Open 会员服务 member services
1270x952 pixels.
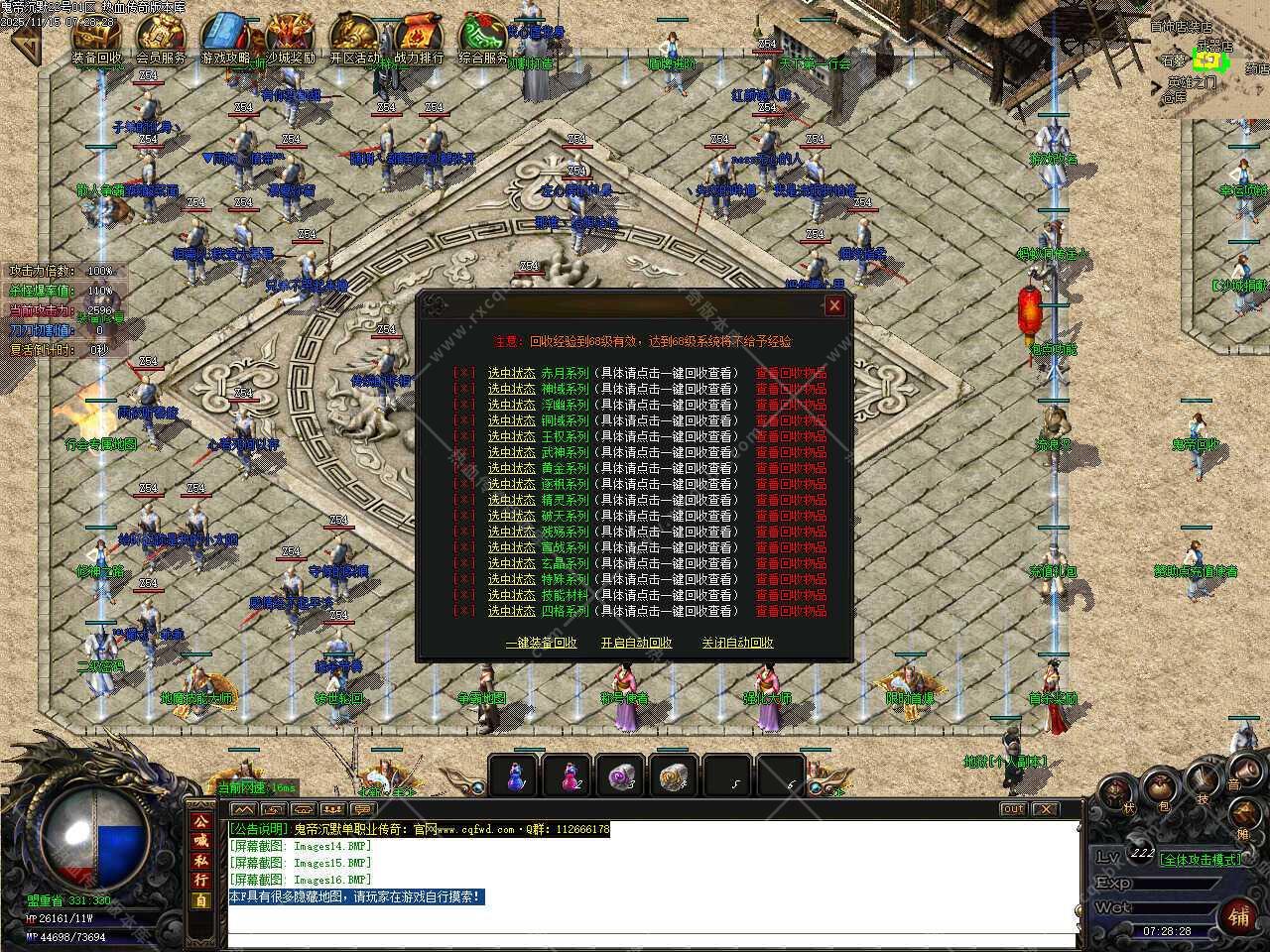pyautogui.click(x=161, y=40)
